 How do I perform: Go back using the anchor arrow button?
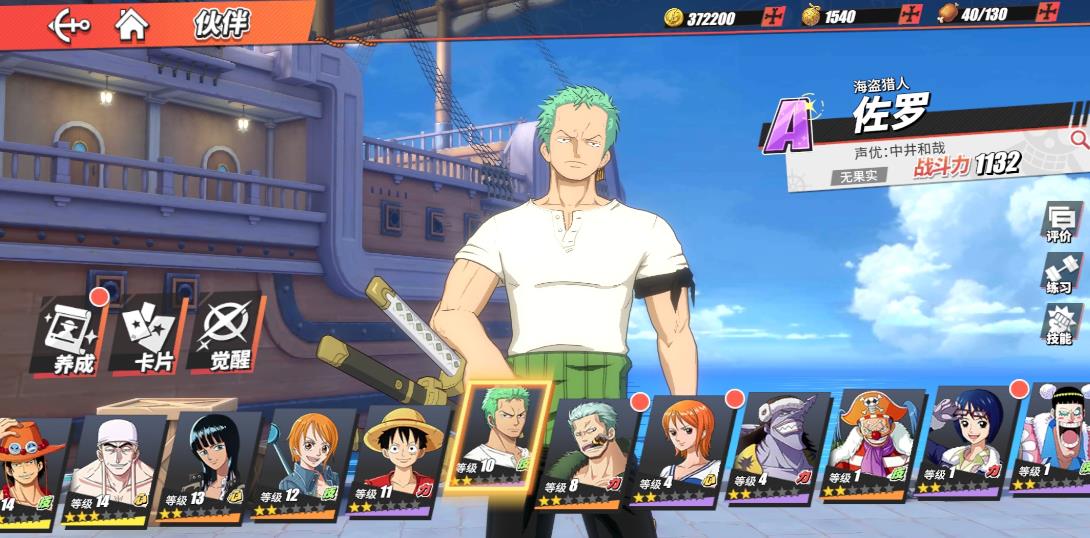click(68, 24)
